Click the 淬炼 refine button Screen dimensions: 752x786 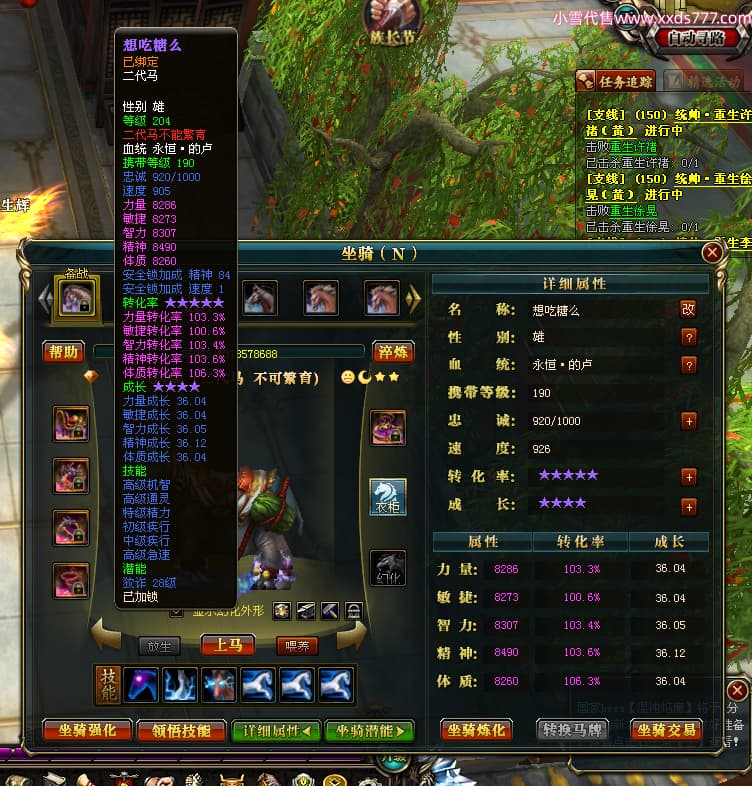[x=393, y=351]
